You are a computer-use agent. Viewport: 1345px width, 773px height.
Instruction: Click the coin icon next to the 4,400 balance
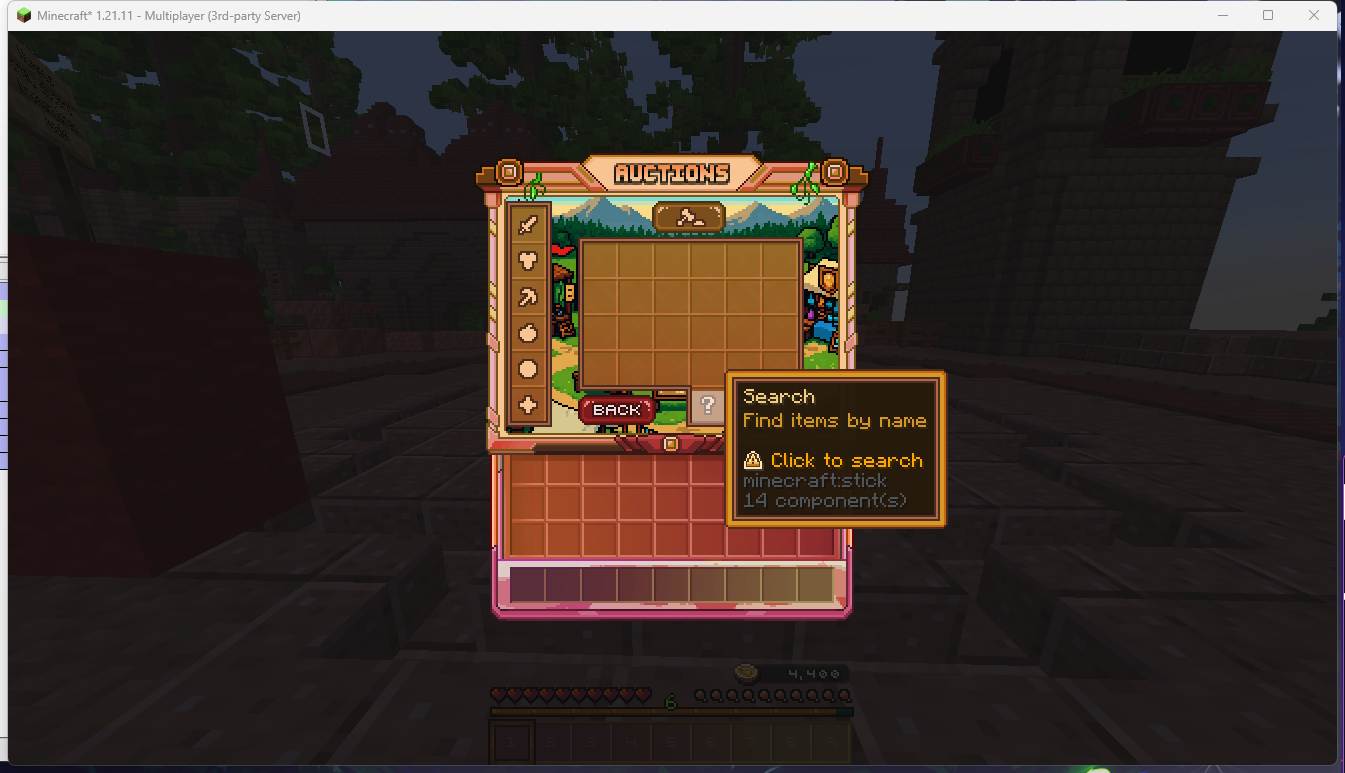[747, 673]
